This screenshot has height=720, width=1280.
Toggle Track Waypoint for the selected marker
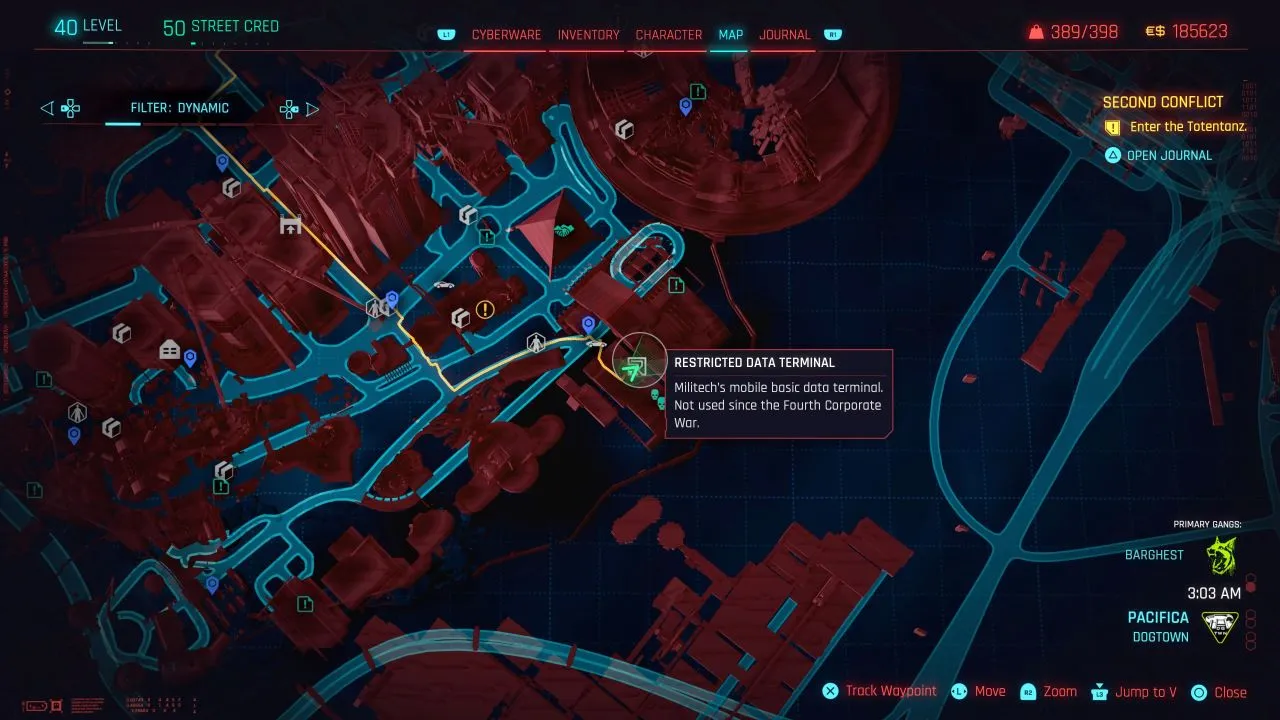(879, 691)
